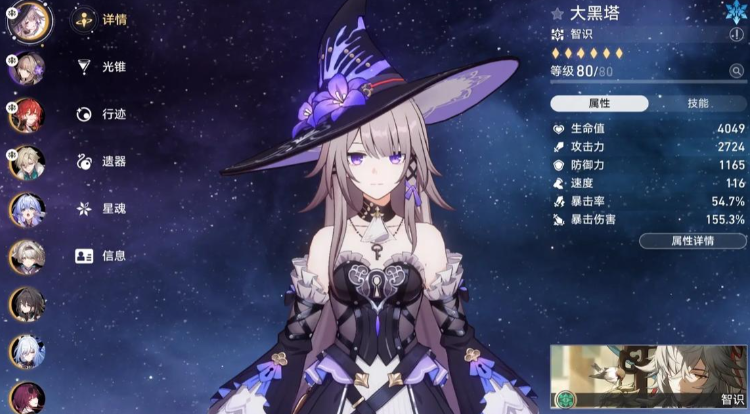This screenshot has width=750, height=414.
Task: Open the 属性详情 attribute details button
Action: tap(692, 241)
